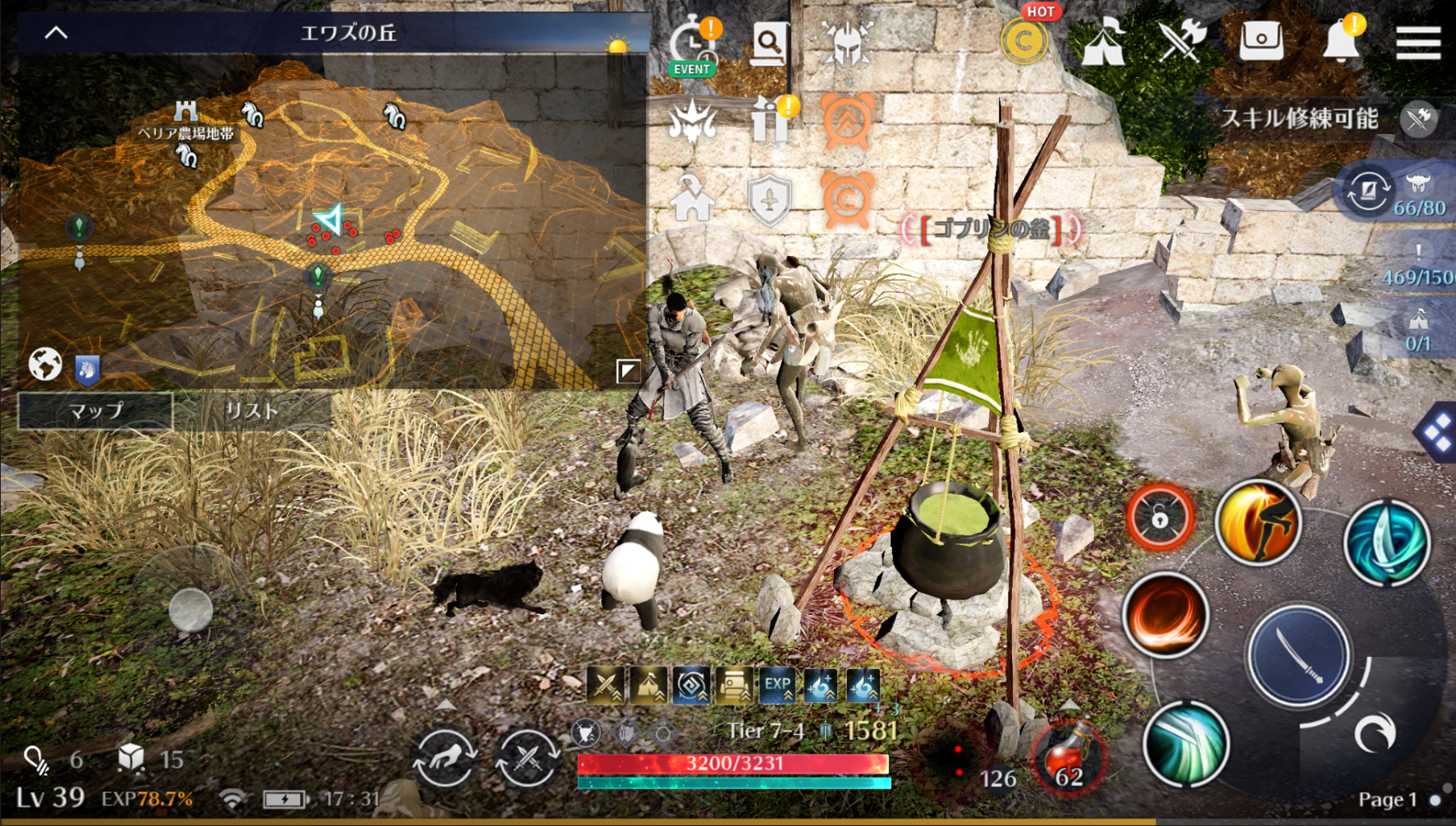The width and height of the screenshot is (1456, 826).
Task: Select the orange swirl skill icon
Action: pos(1165,617)
